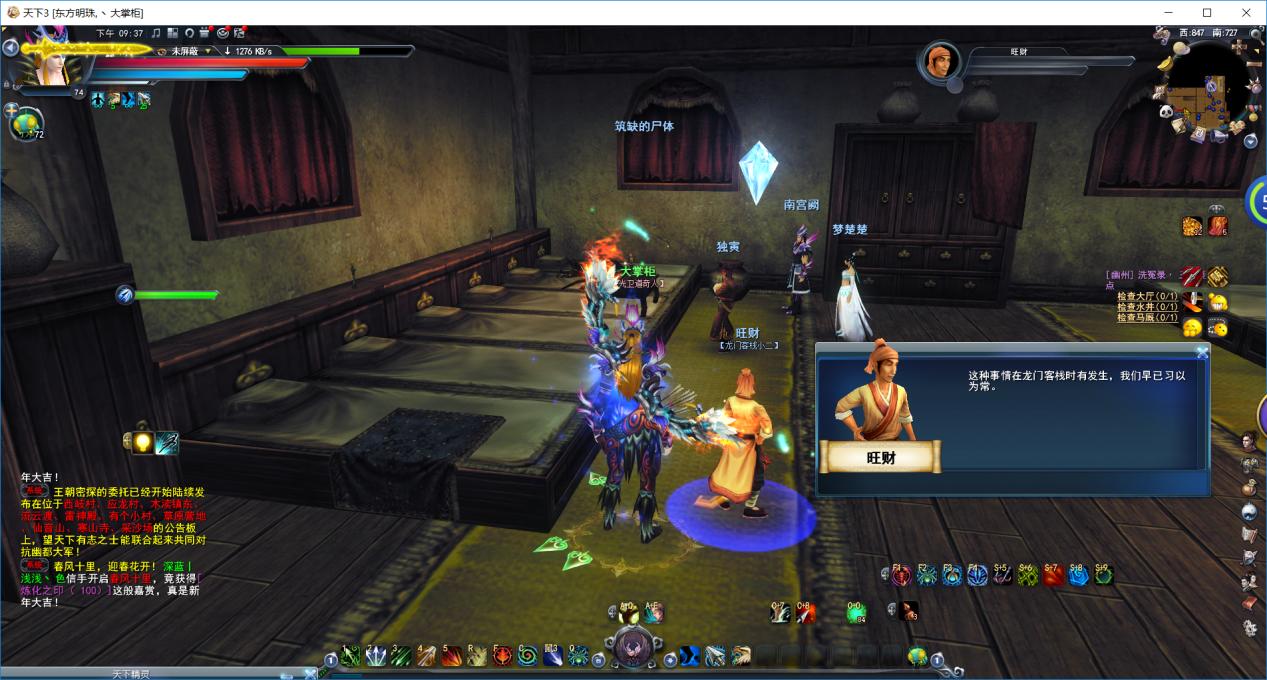Screen dimensions: 1267x680
Task: Toggle the music note icon
Action: pyautogui.click(x=155, y=33)
